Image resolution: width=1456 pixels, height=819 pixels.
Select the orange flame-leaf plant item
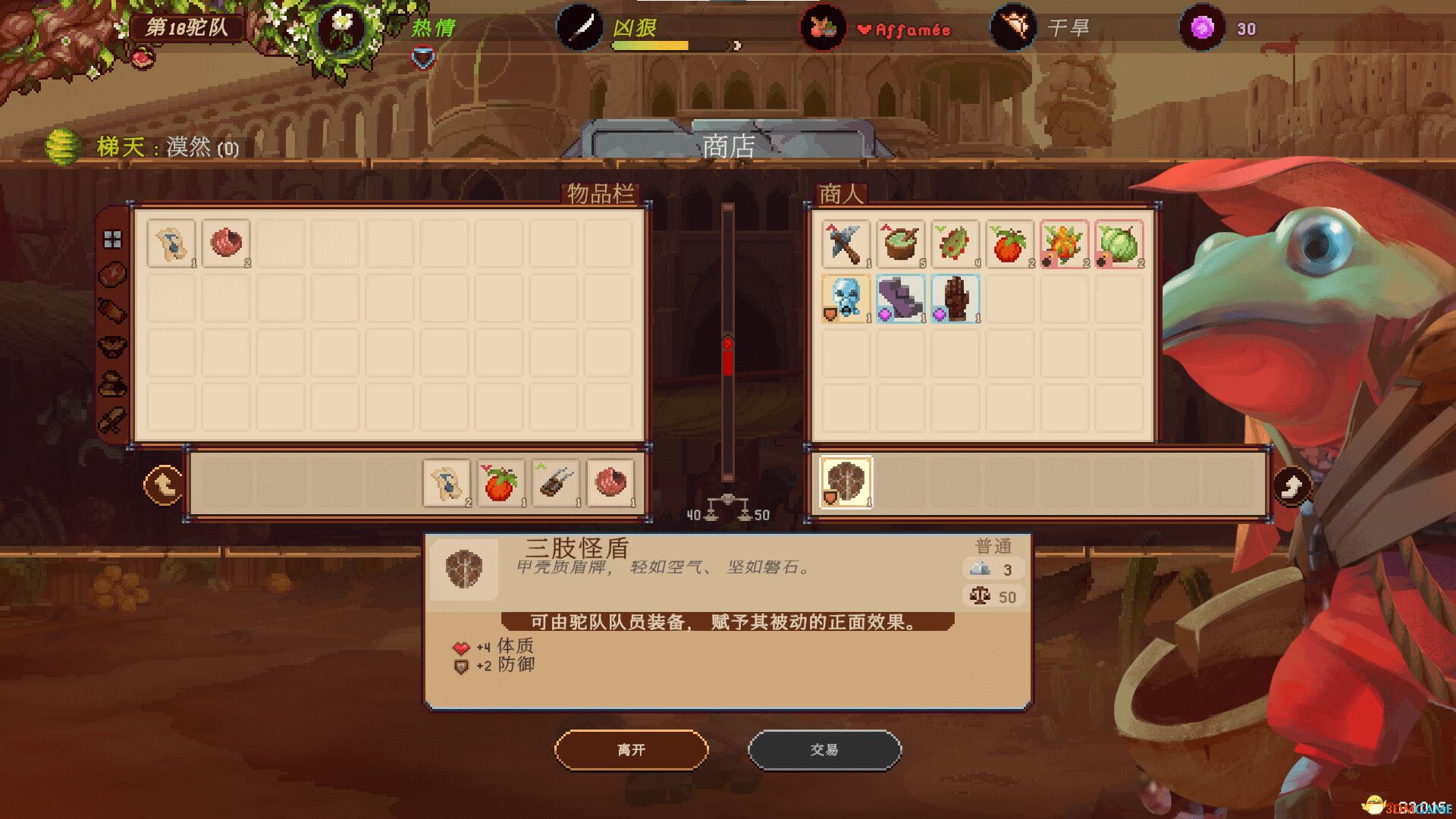tap(1064, 243)
